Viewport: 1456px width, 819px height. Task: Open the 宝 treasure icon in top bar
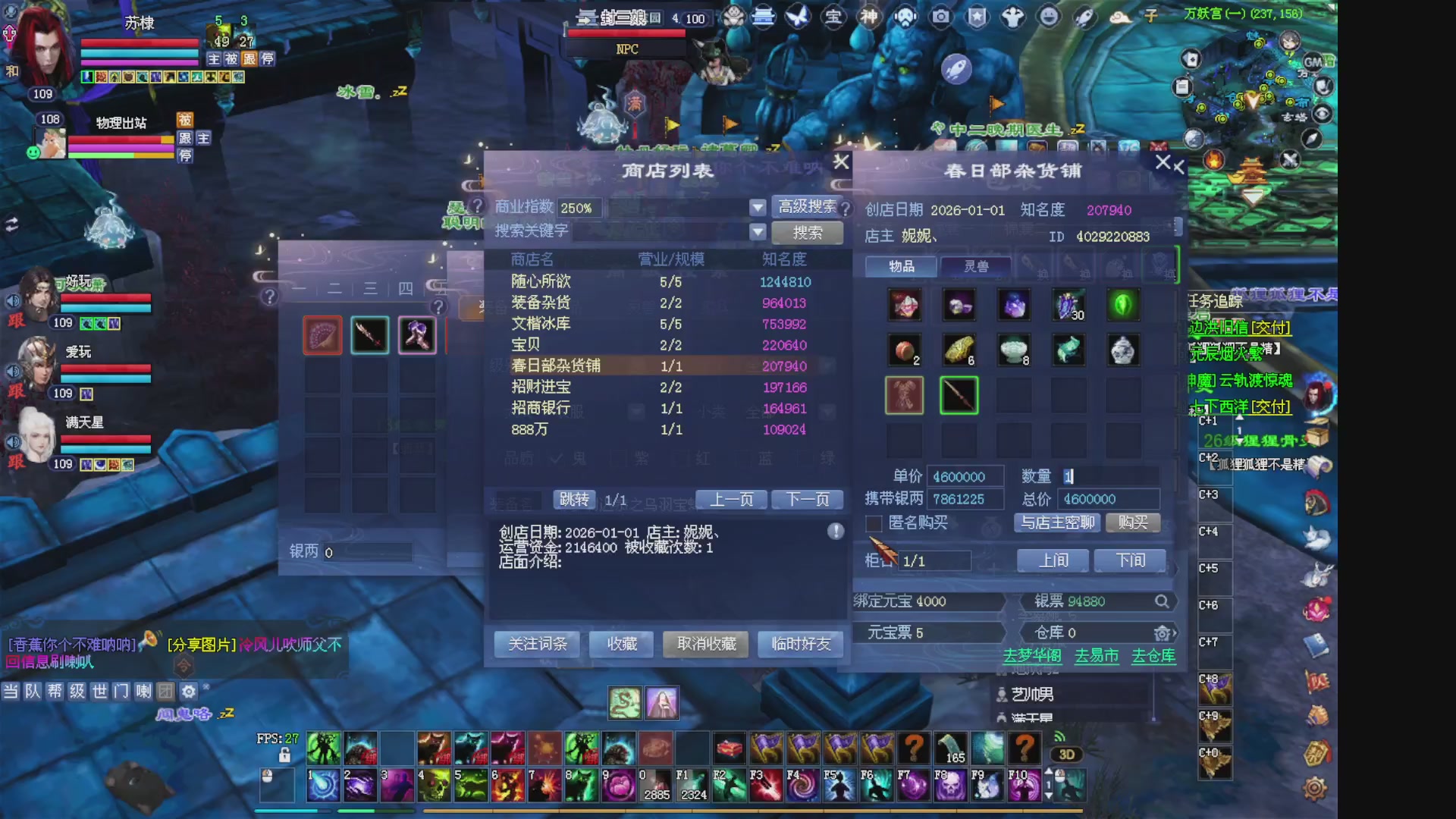[833, 17]
